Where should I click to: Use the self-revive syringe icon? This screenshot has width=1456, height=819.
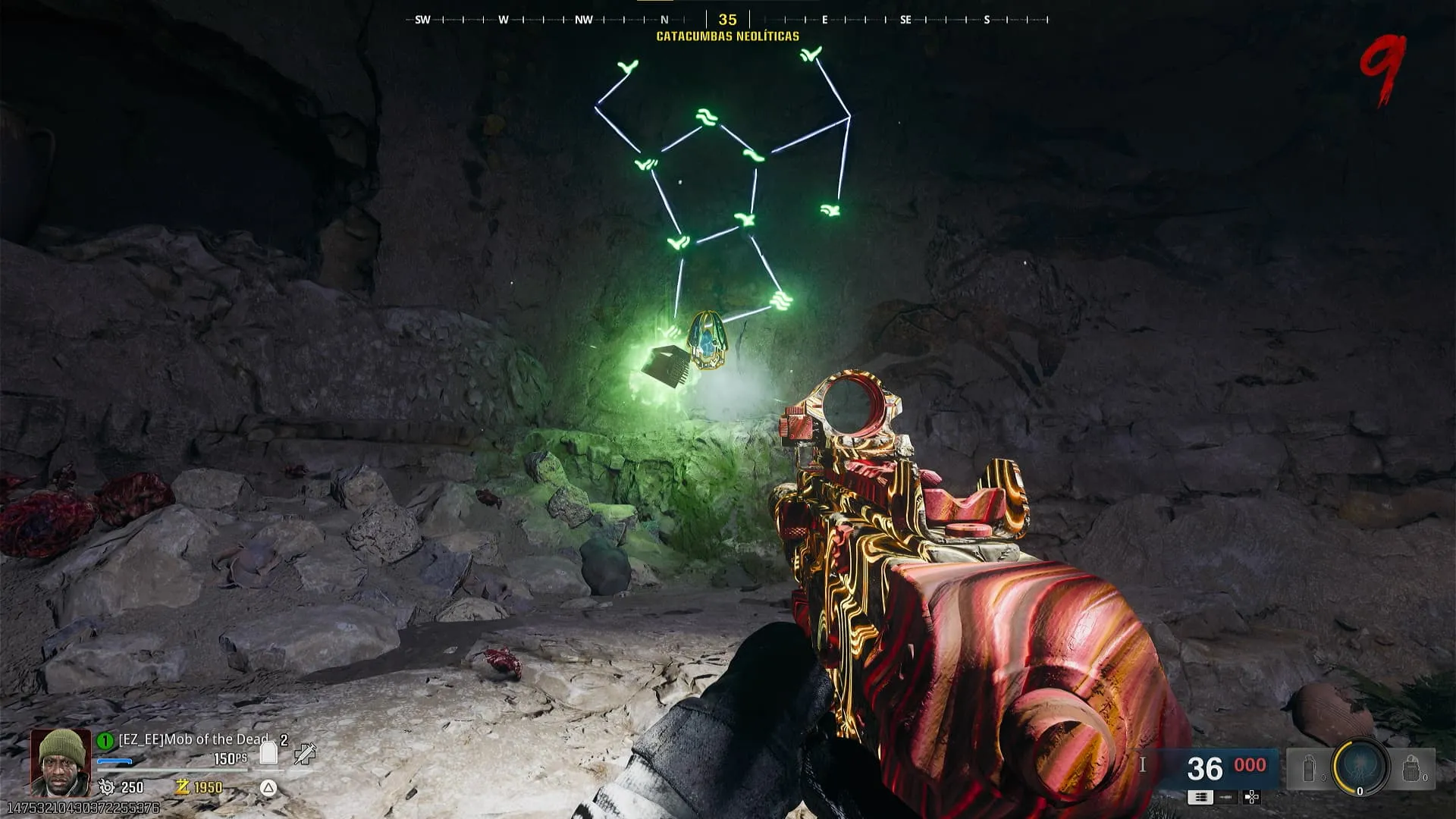pos(305,753)
